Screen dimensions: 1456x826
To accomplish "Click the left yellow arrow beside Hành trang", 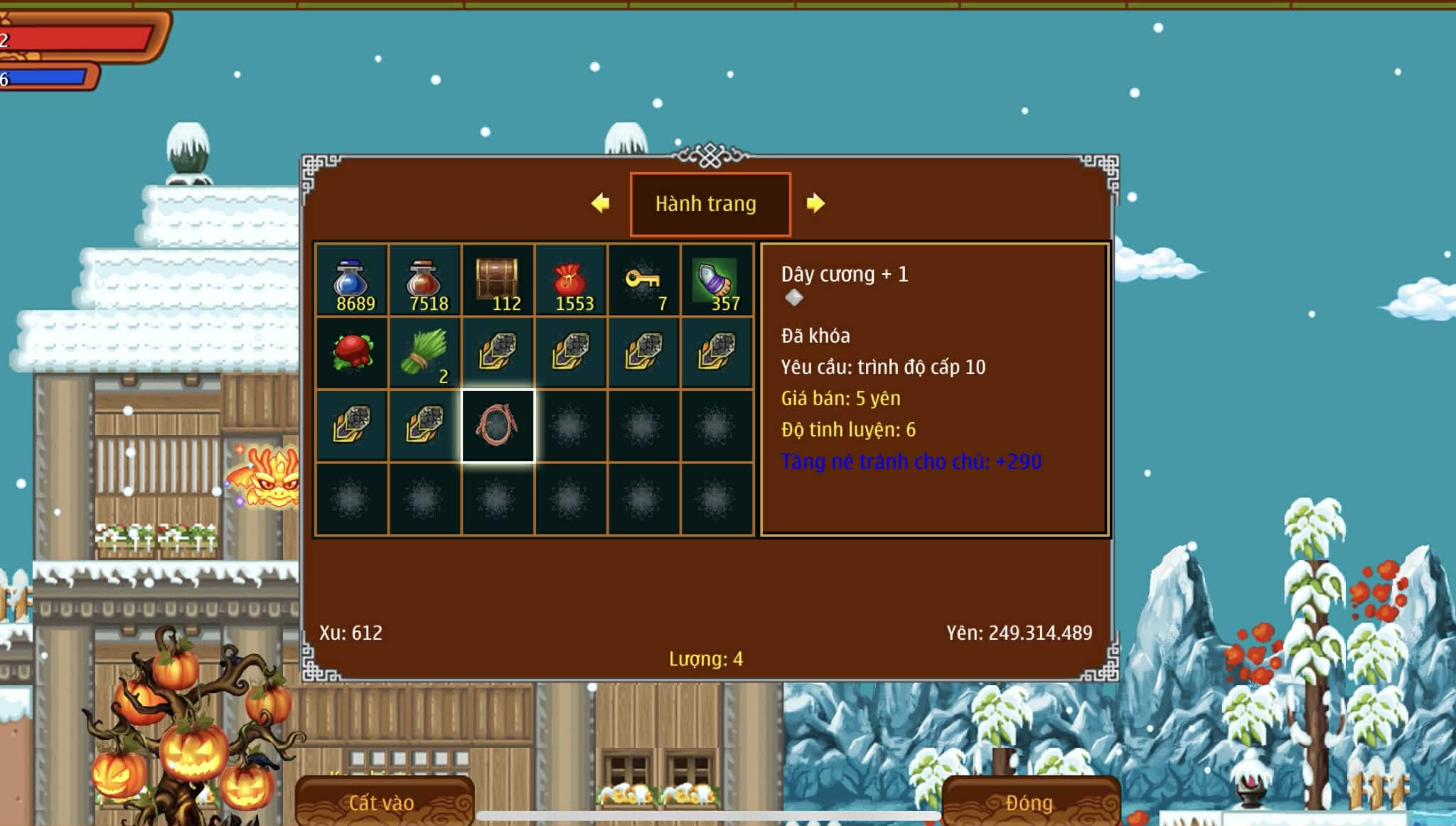I will (601, 203).
